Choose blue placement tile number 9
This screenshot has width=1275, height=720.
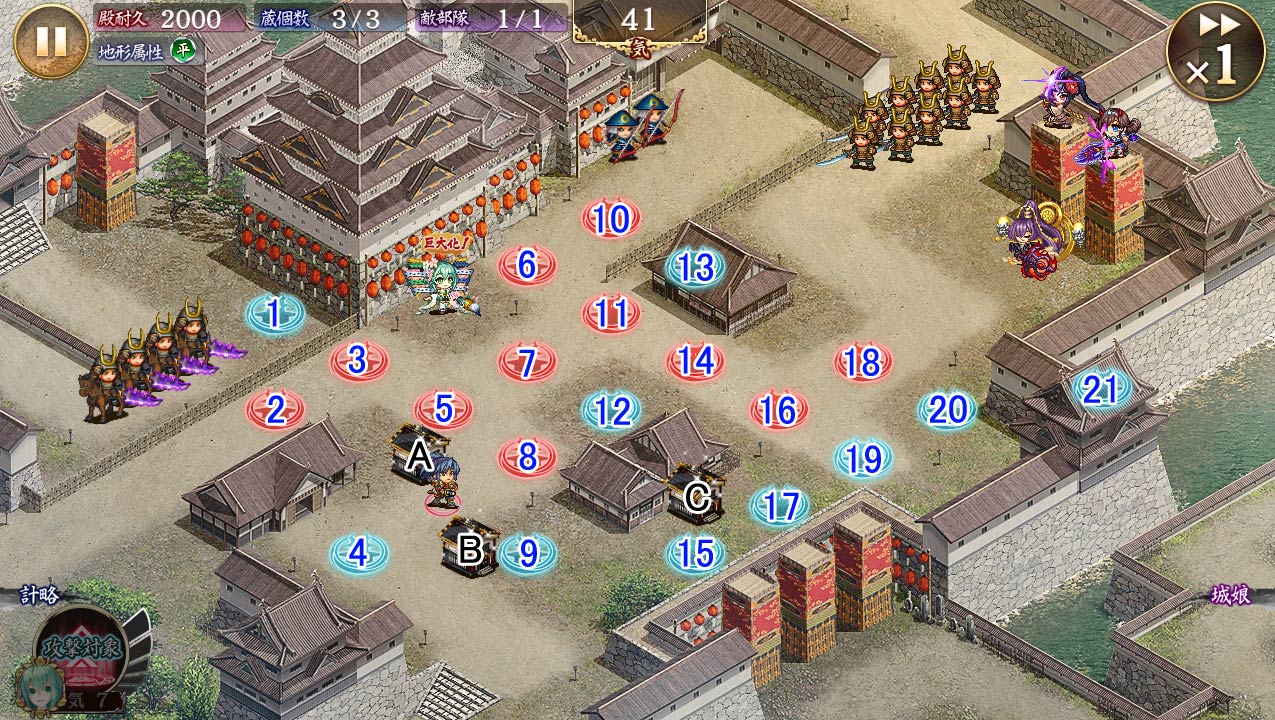(528, 553)
